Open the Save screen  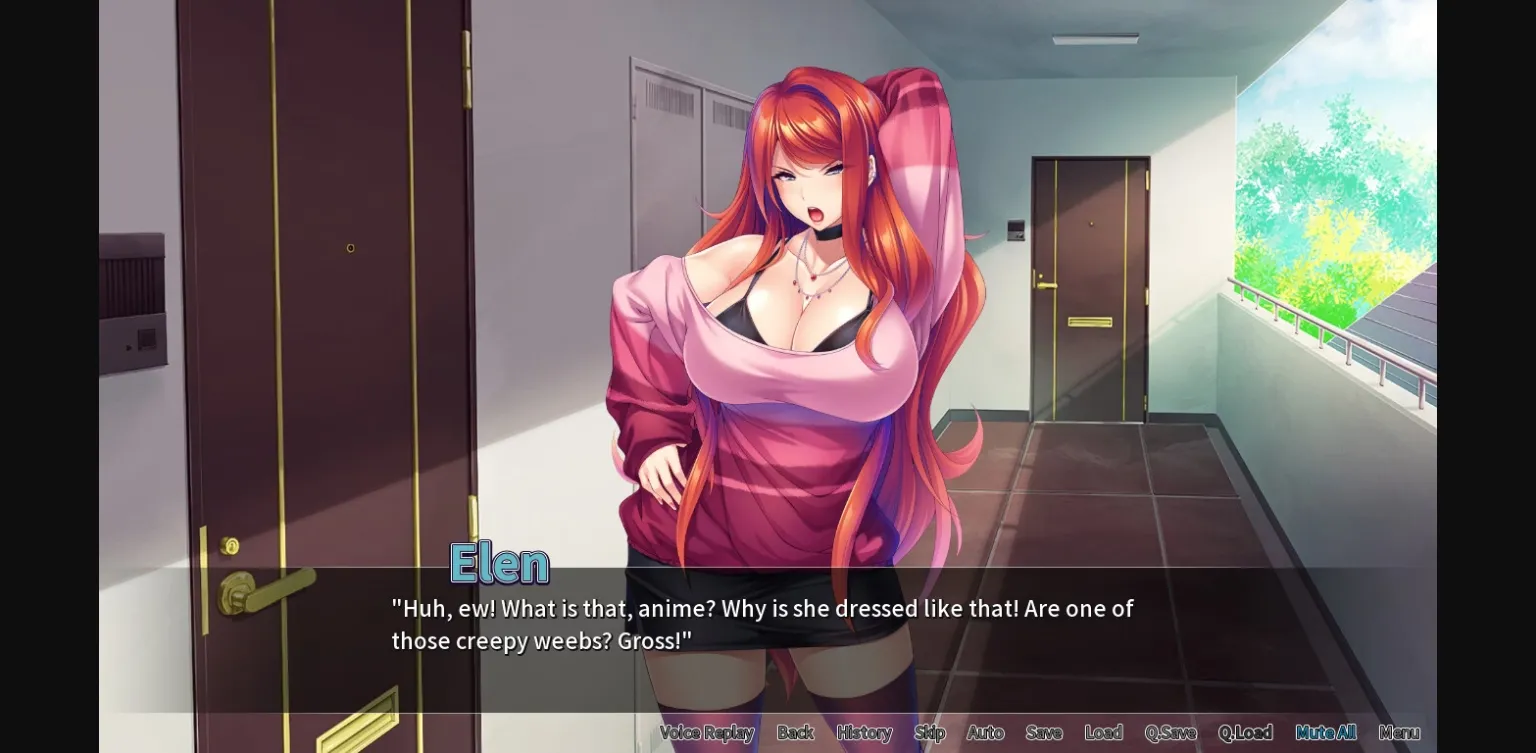click(1044, 732)
